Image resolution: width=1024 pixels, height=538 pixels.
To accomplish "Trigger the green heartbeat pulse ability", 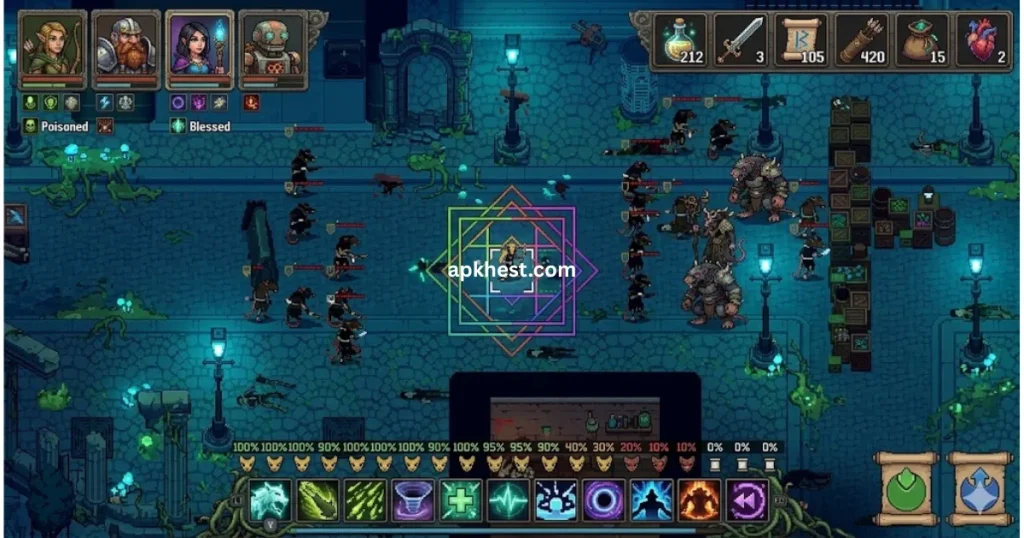I will pyautogui.click(x=508, y=499).
